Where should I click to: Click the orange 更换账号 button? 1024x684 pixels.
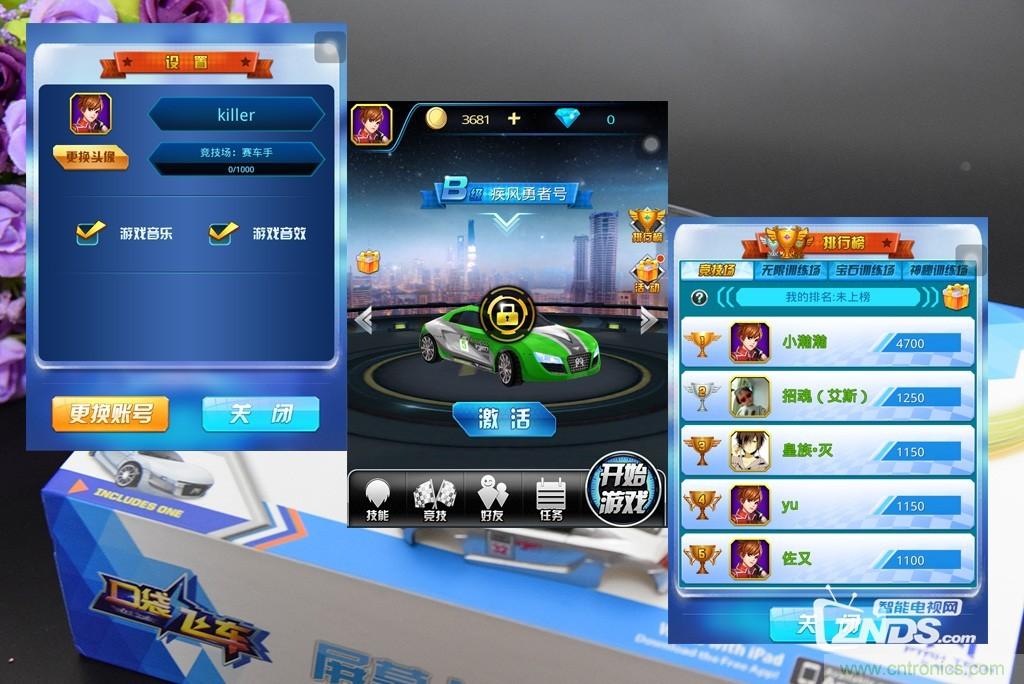tap(110, 413)
